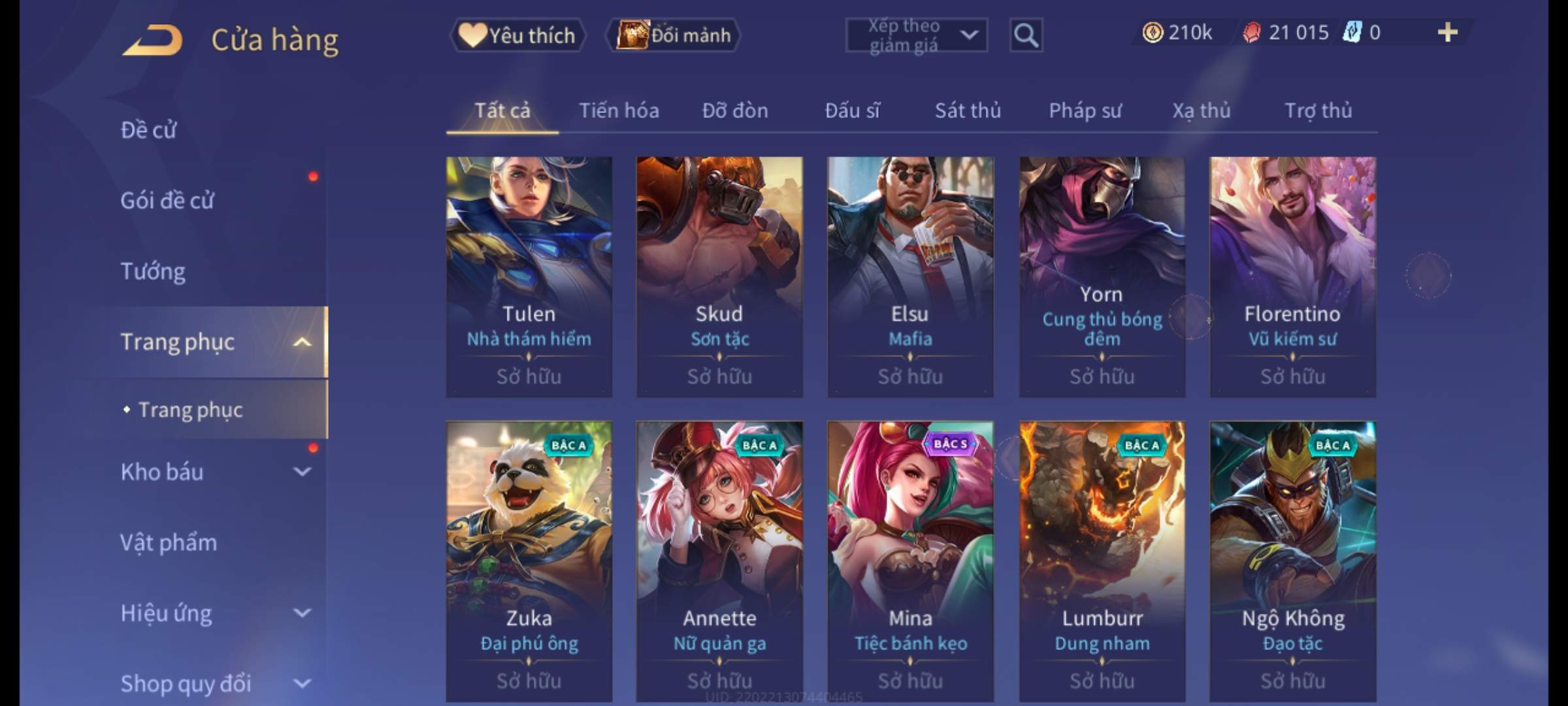Choose the Elsu Mafia skin card

(910, 276)
